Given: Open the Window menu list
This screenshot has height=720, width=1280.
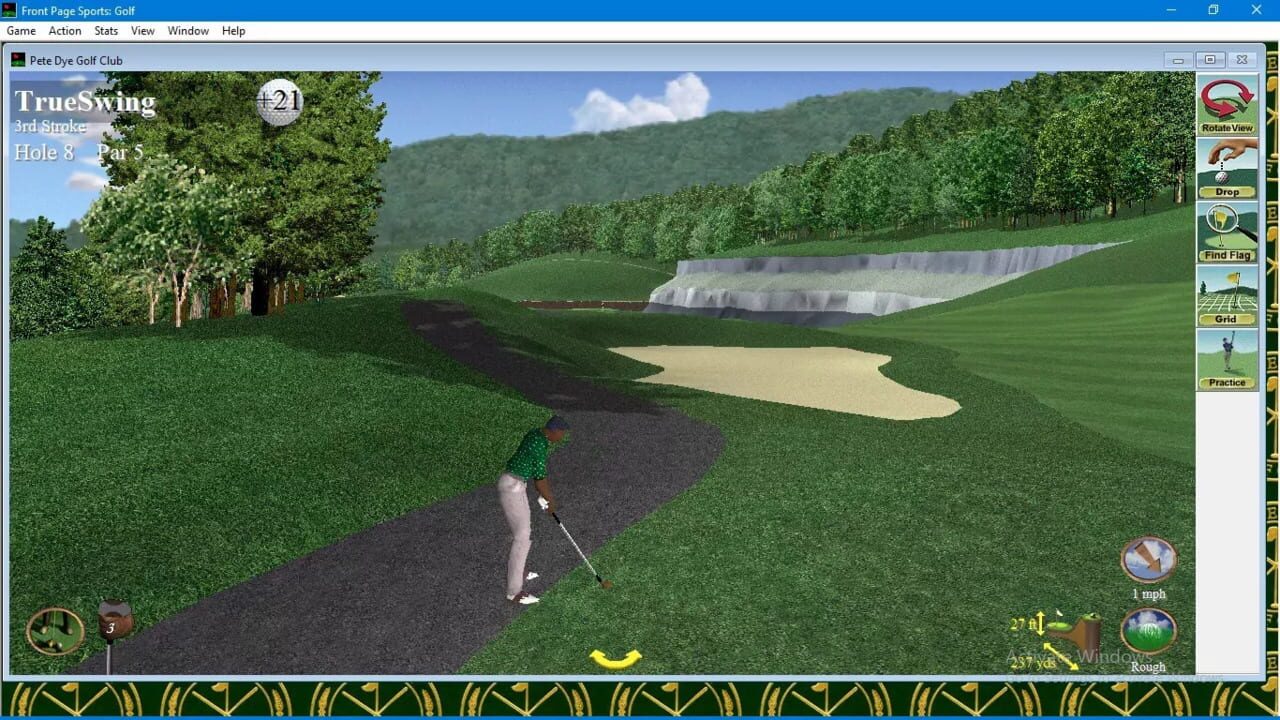Looking at the screenshot, I should 187,31.
